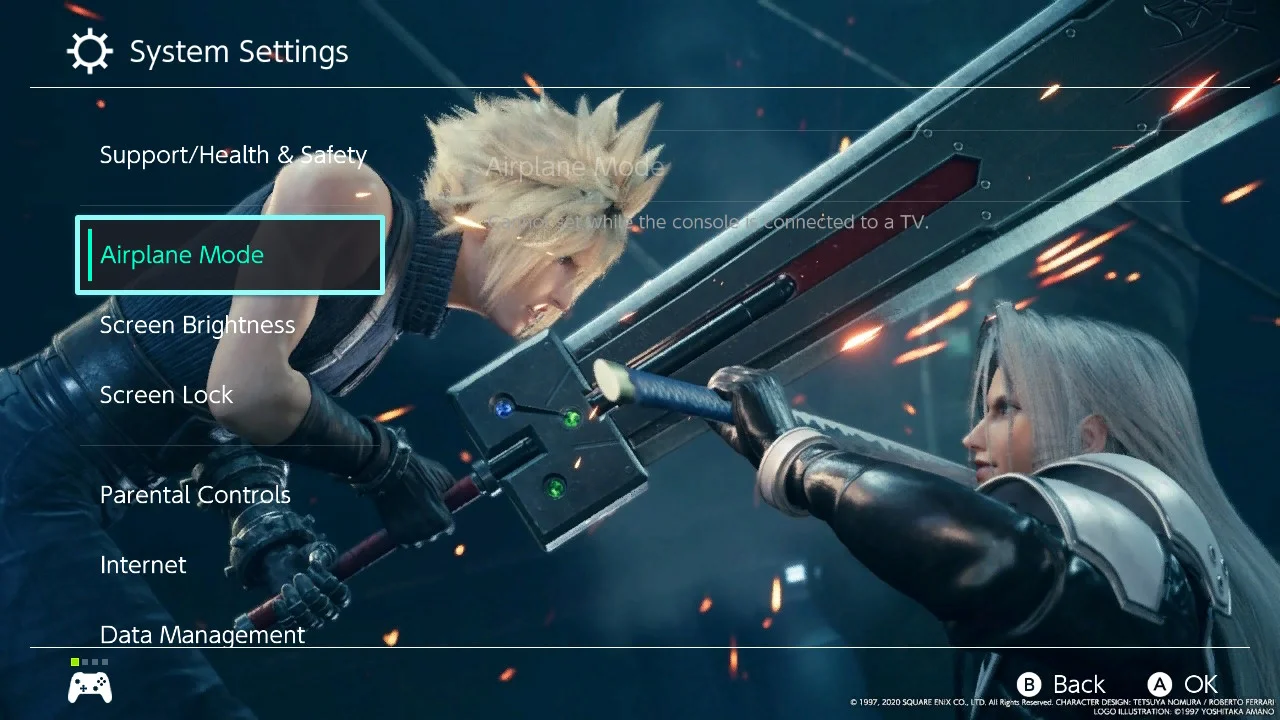Click the grayed Airplane Mode heading

(574, 166)
